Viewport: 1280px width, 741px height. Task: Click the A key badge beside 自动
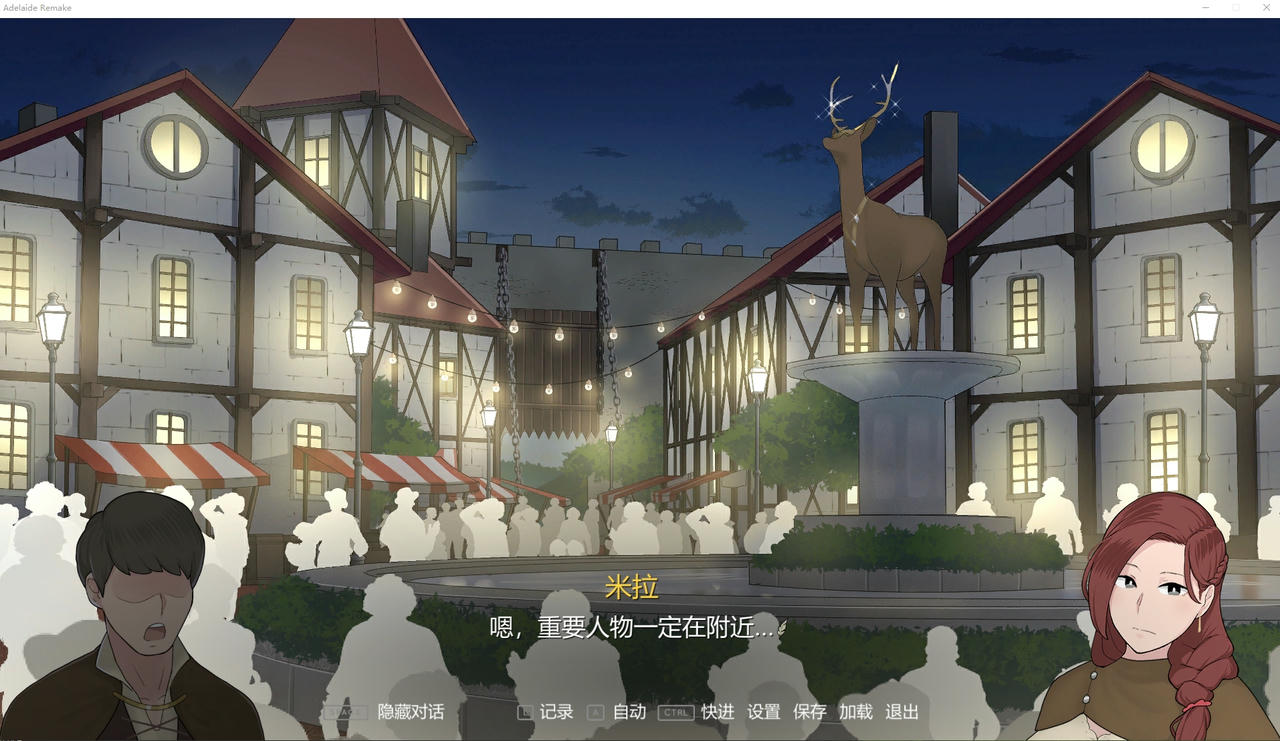tap(594, 713)
